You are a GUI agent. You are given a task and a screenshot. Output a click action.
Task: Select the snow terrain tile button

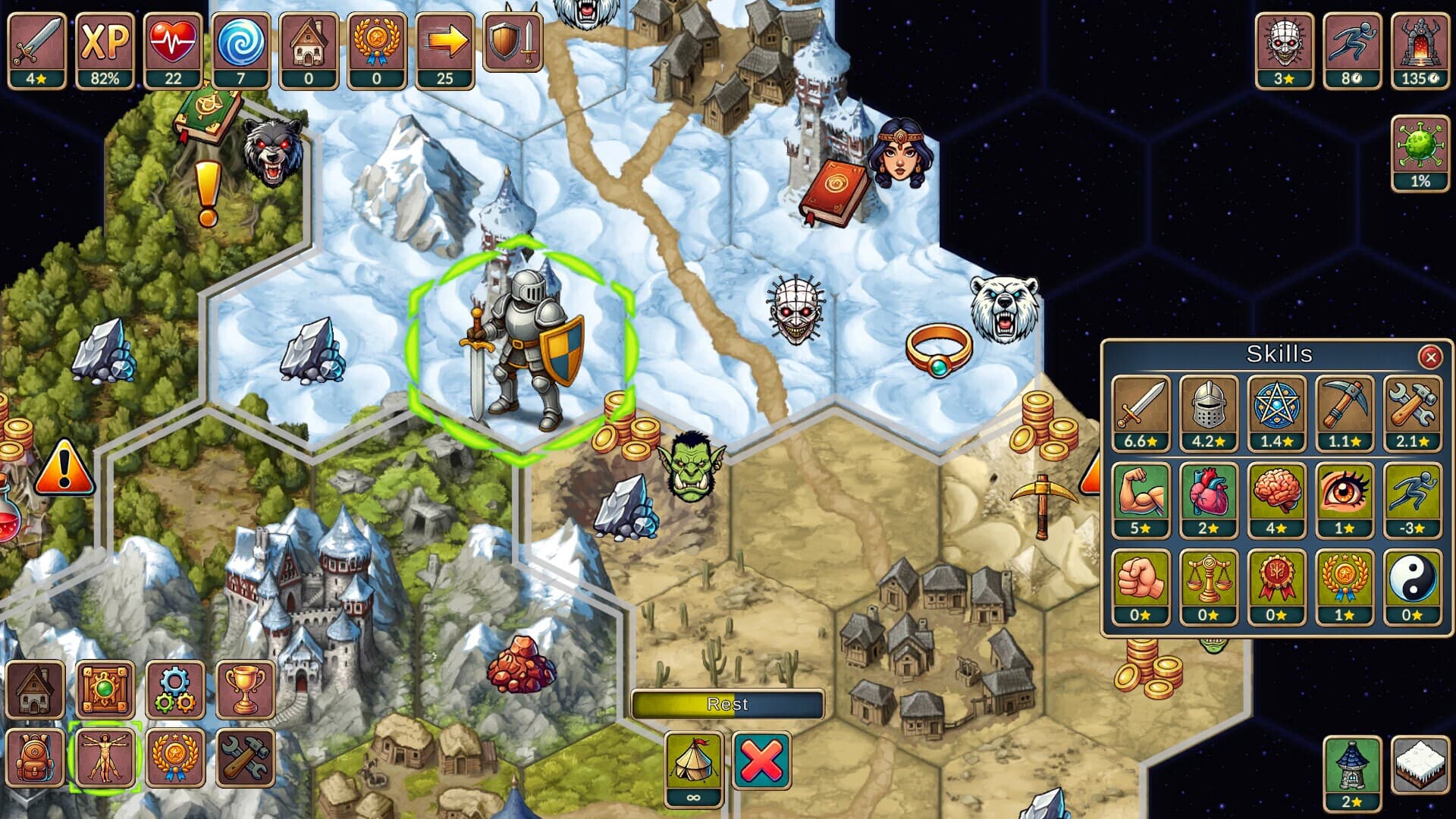(1420, 764)
